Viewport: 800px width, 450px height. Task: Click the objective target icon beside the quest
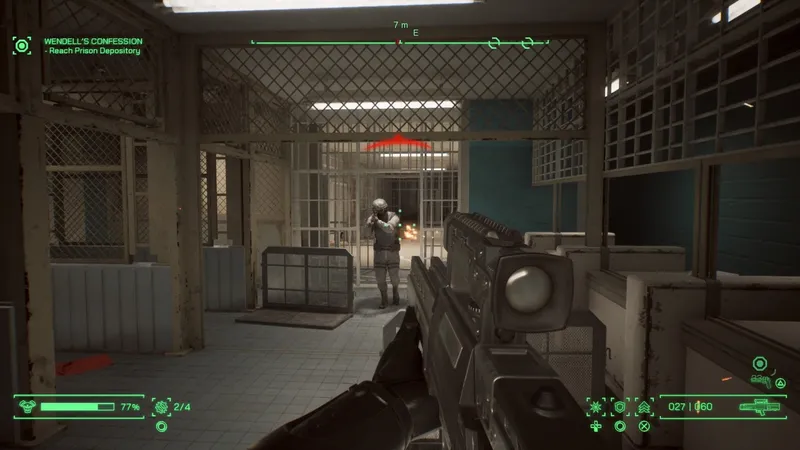[21, 44]
